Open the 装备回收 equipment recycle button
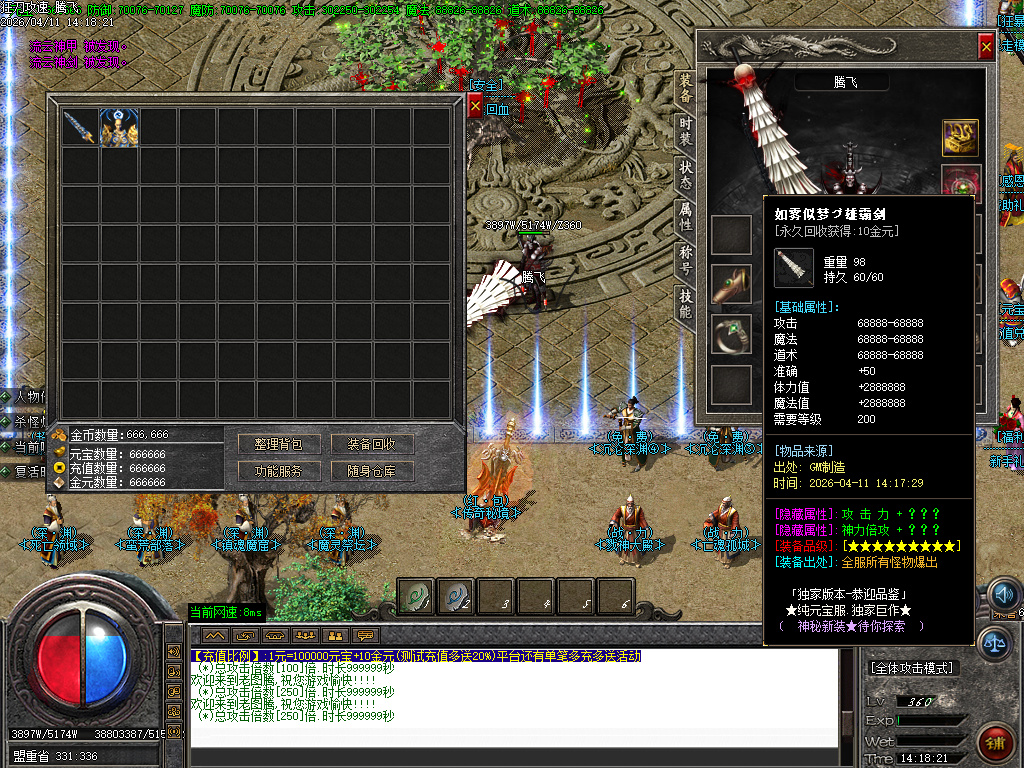This screenshot has height=768, width=1024. 371,444
